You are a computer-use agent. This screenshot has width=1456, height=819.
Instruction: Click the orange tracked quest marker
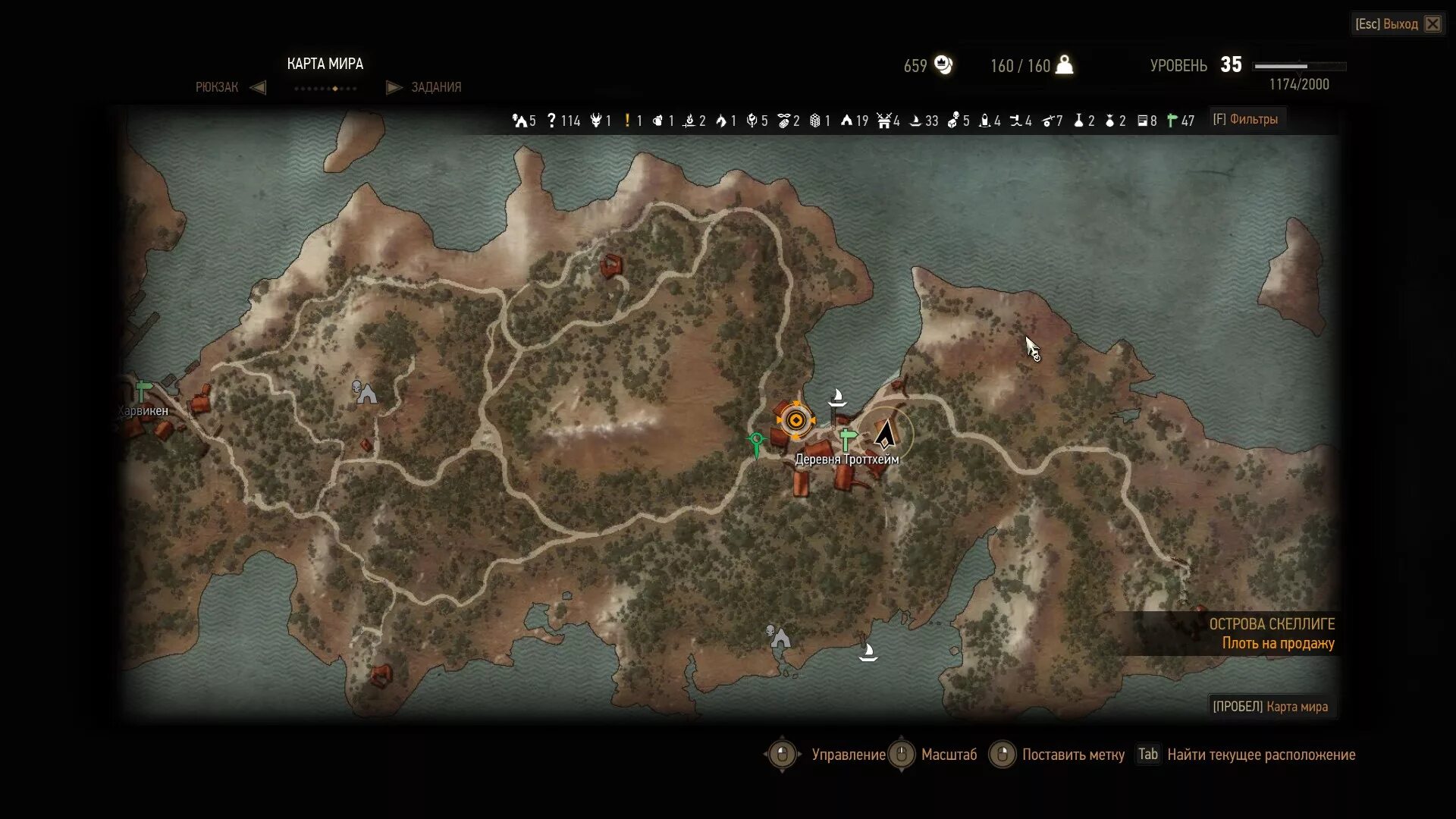(x=795, y=420)
